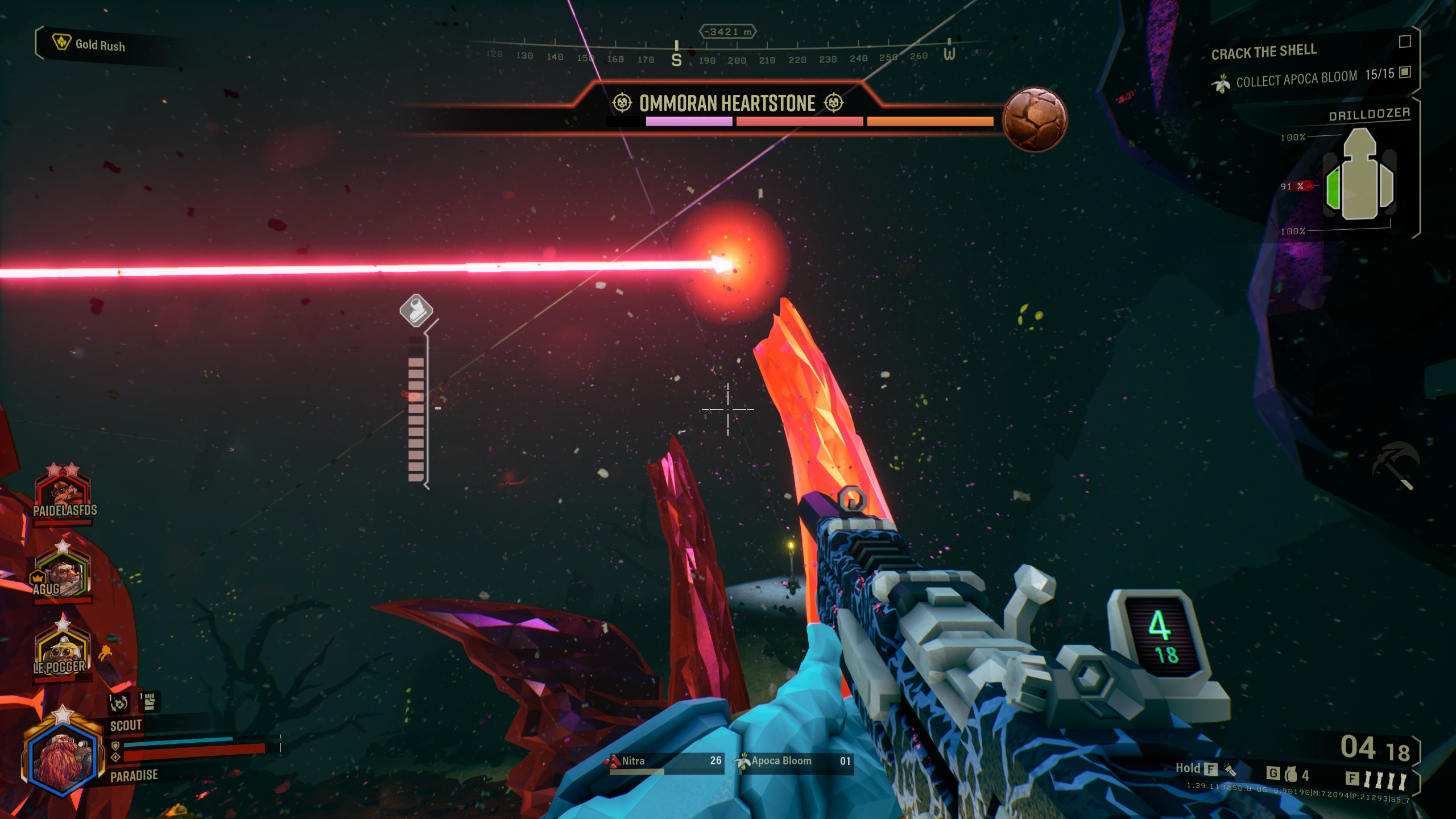Select teammate LE POGGER portrait
1456x819 pixels.
(x=61, y=651)
